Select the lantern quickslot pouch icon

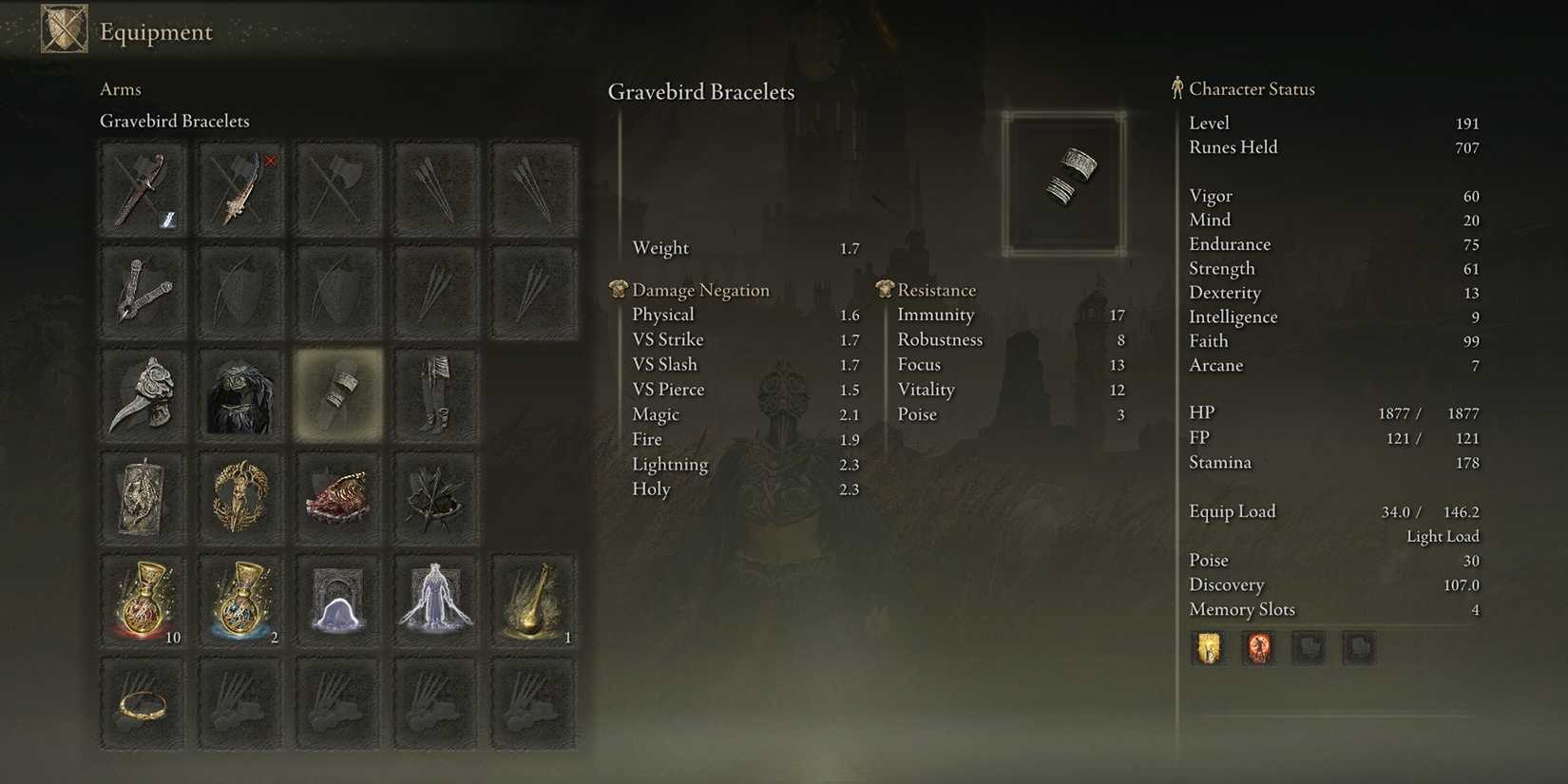point(1208,648)
